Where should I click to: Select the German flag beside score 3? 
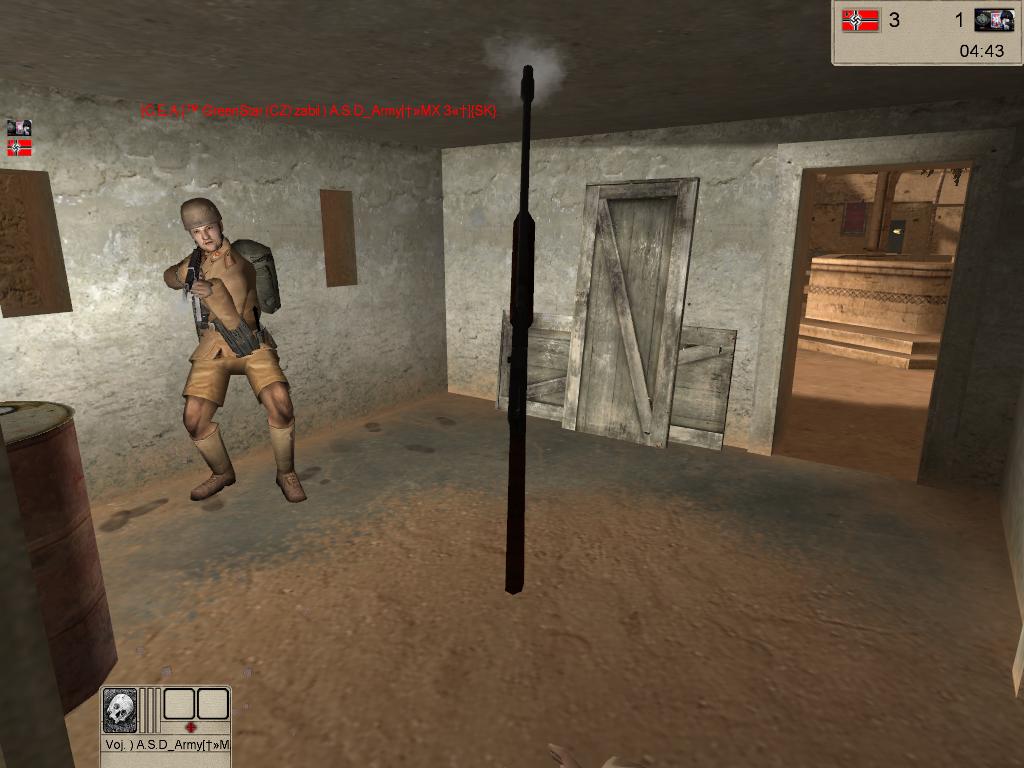pos(860,20)
